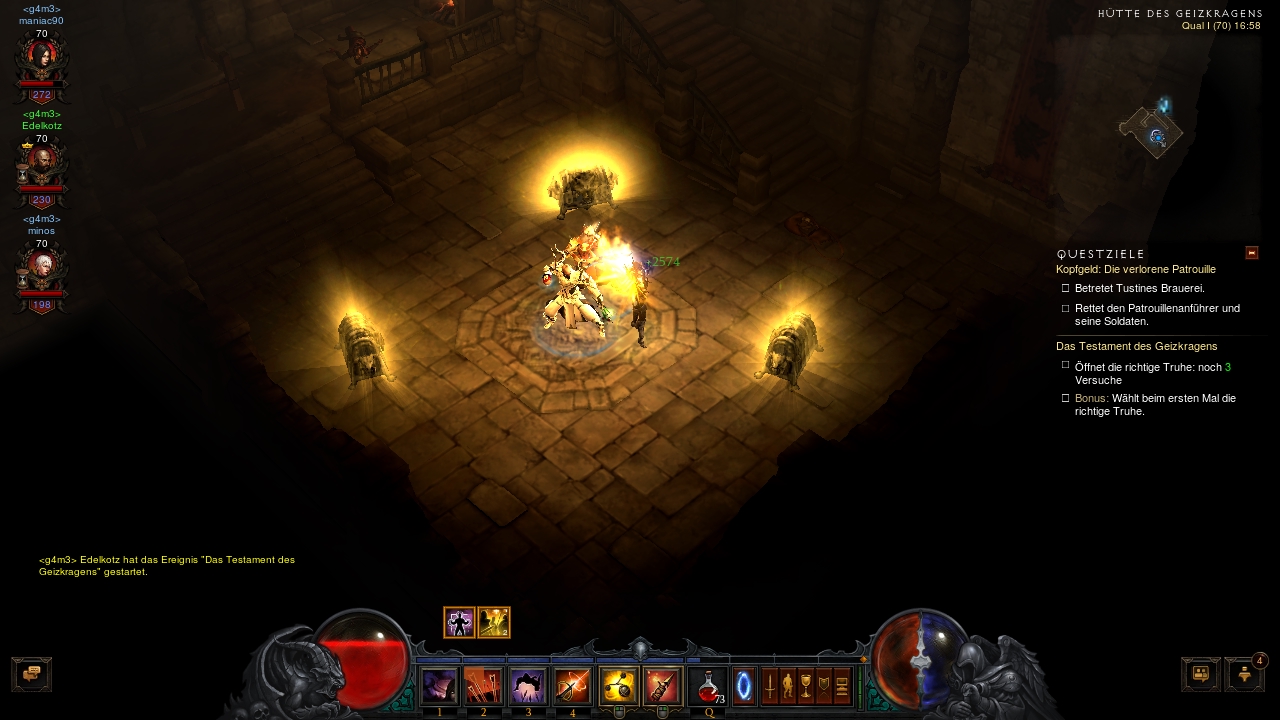Select the Kopfgeld: Die verlorene Patrouille quest
Viewport: 1280px width, 720px height.
(x=1135, y=269)
